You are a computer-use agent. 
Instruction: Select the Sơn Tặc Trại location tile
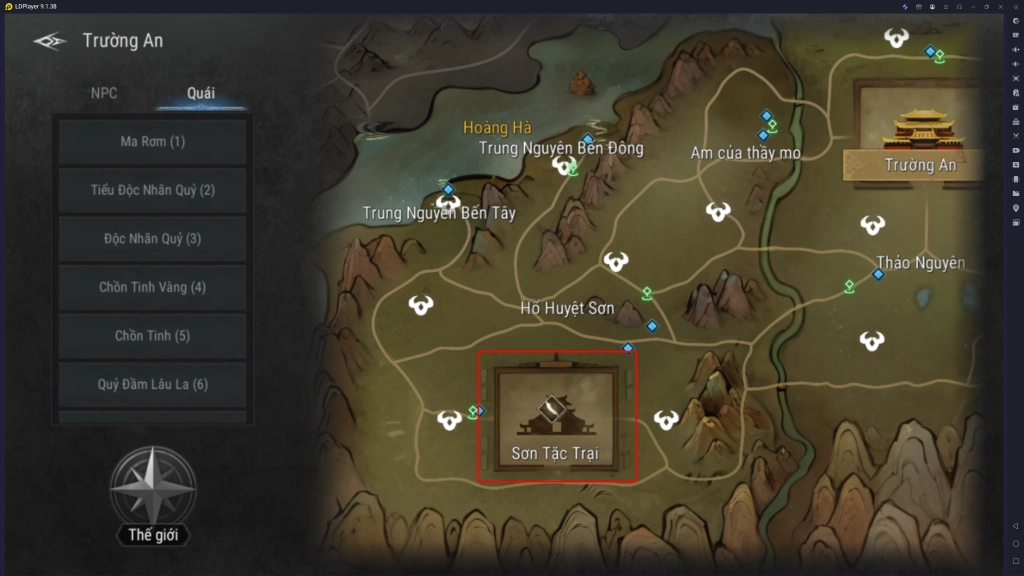557,417
